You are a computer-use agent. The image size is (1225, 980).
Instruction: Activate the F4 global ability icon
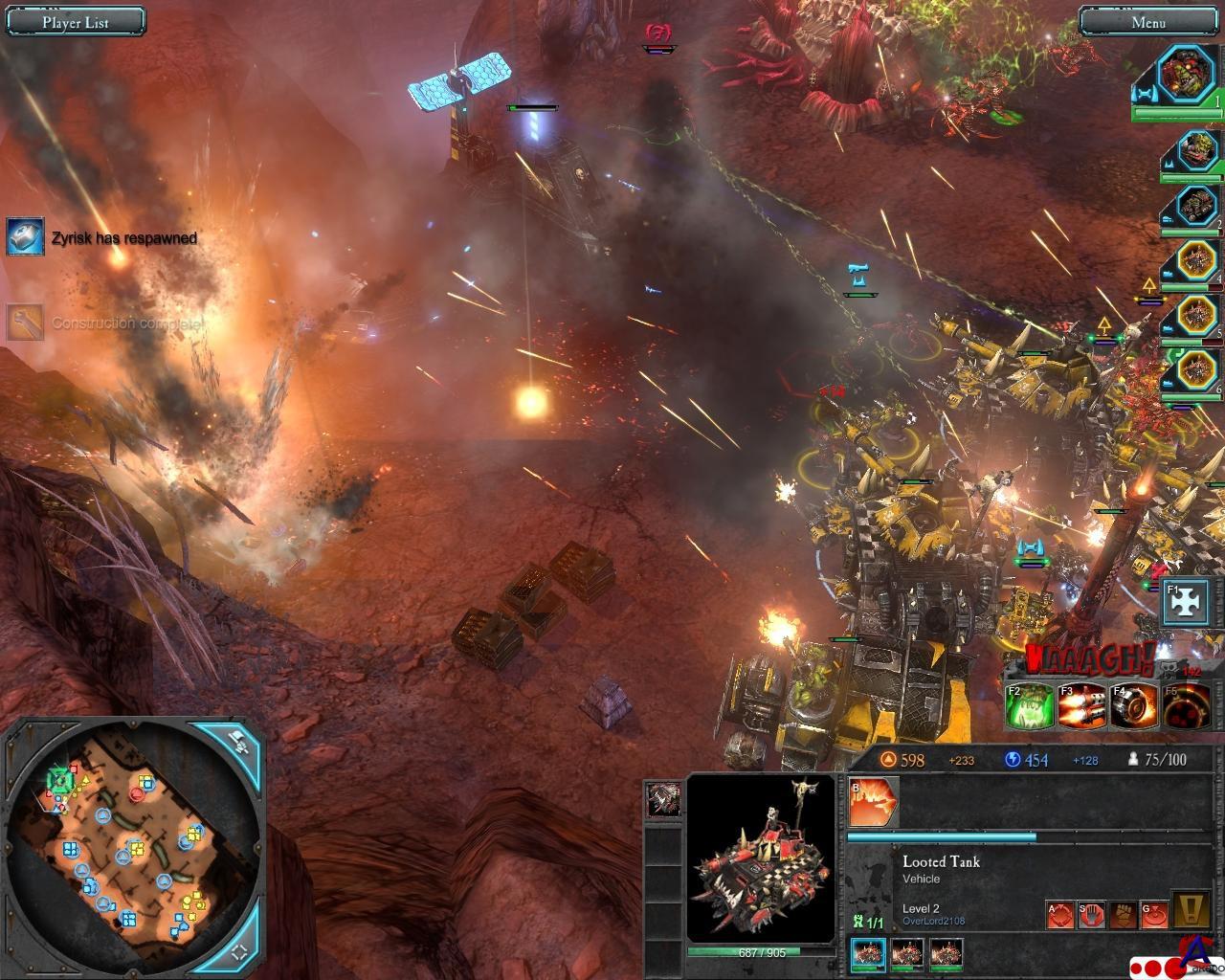1134,707
